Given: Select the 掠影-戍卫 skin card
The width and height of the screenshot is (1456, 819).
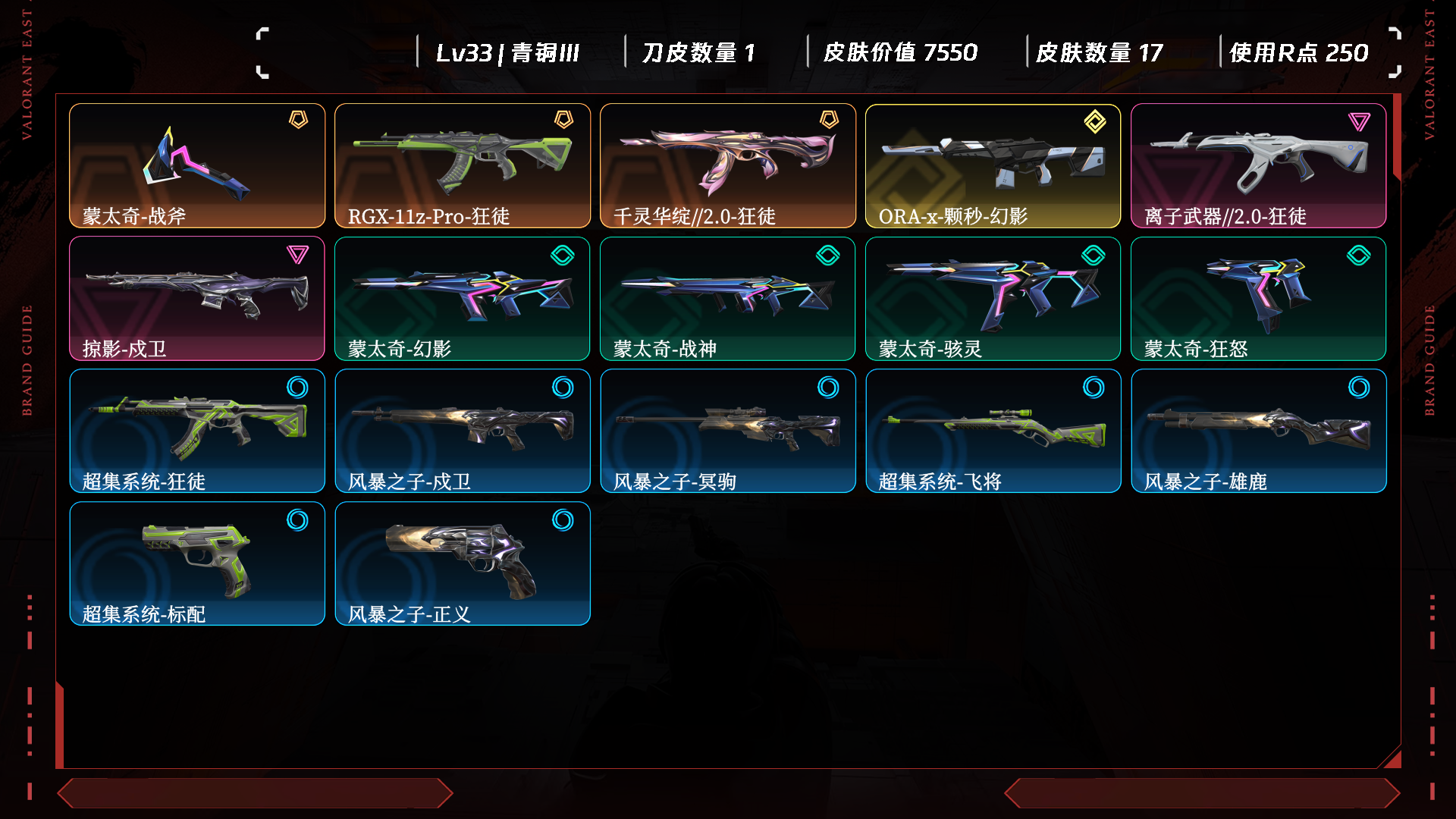Looking at the screenshot, I should (x=197, y=298).
